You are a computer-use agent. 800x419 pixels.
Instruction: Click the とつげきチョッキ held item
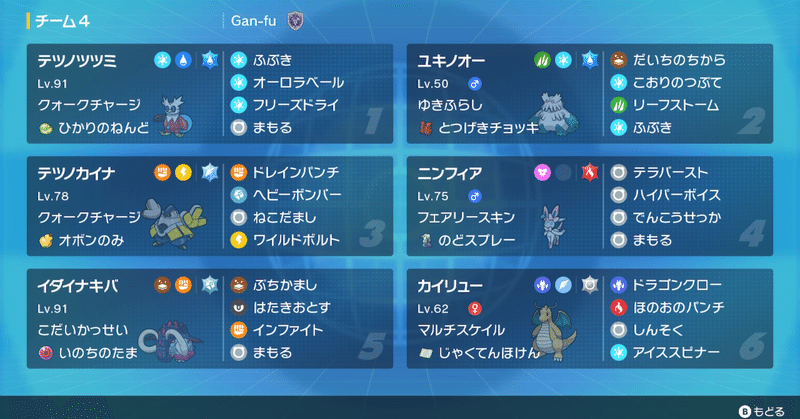point(487,127)
